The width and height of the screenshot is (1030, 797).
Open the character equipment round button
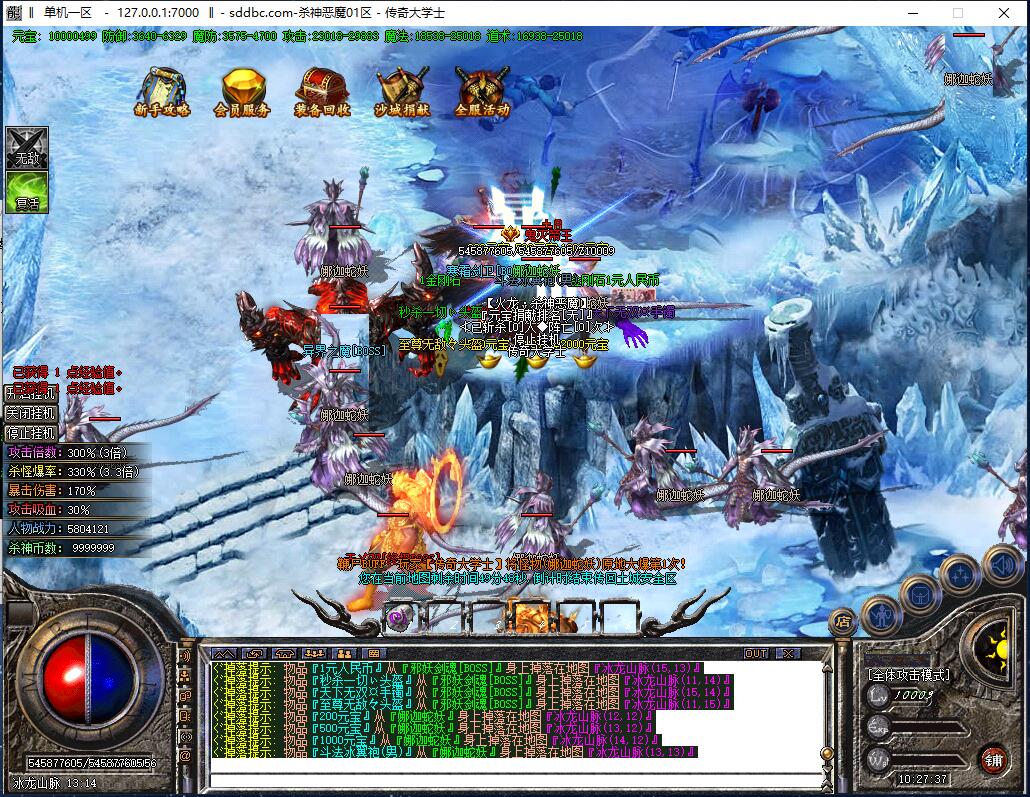click(881, 613)
